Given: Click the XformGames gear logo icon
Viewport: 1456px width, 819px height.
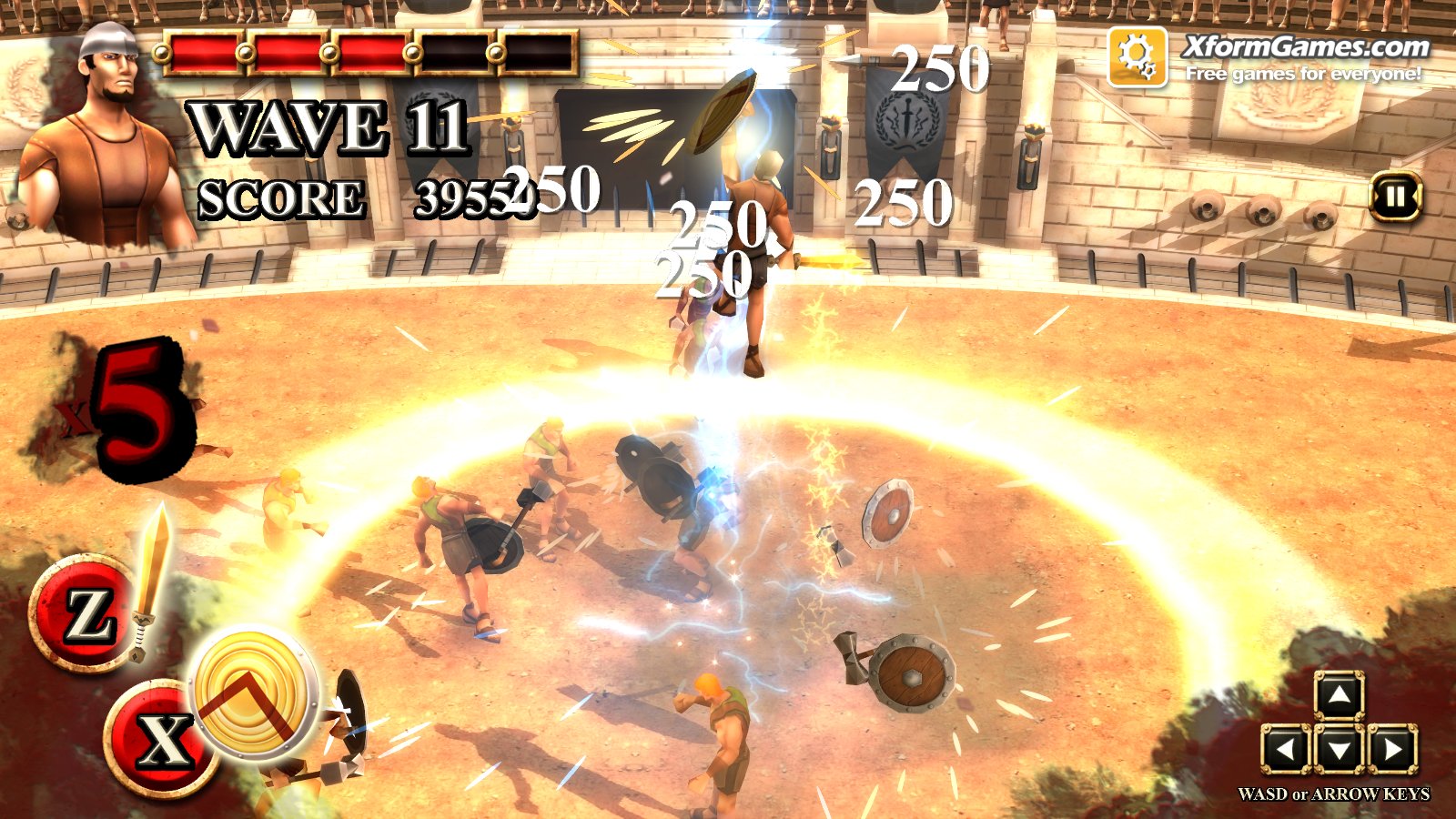Looking at the screenshot, I should (1137, 56).
